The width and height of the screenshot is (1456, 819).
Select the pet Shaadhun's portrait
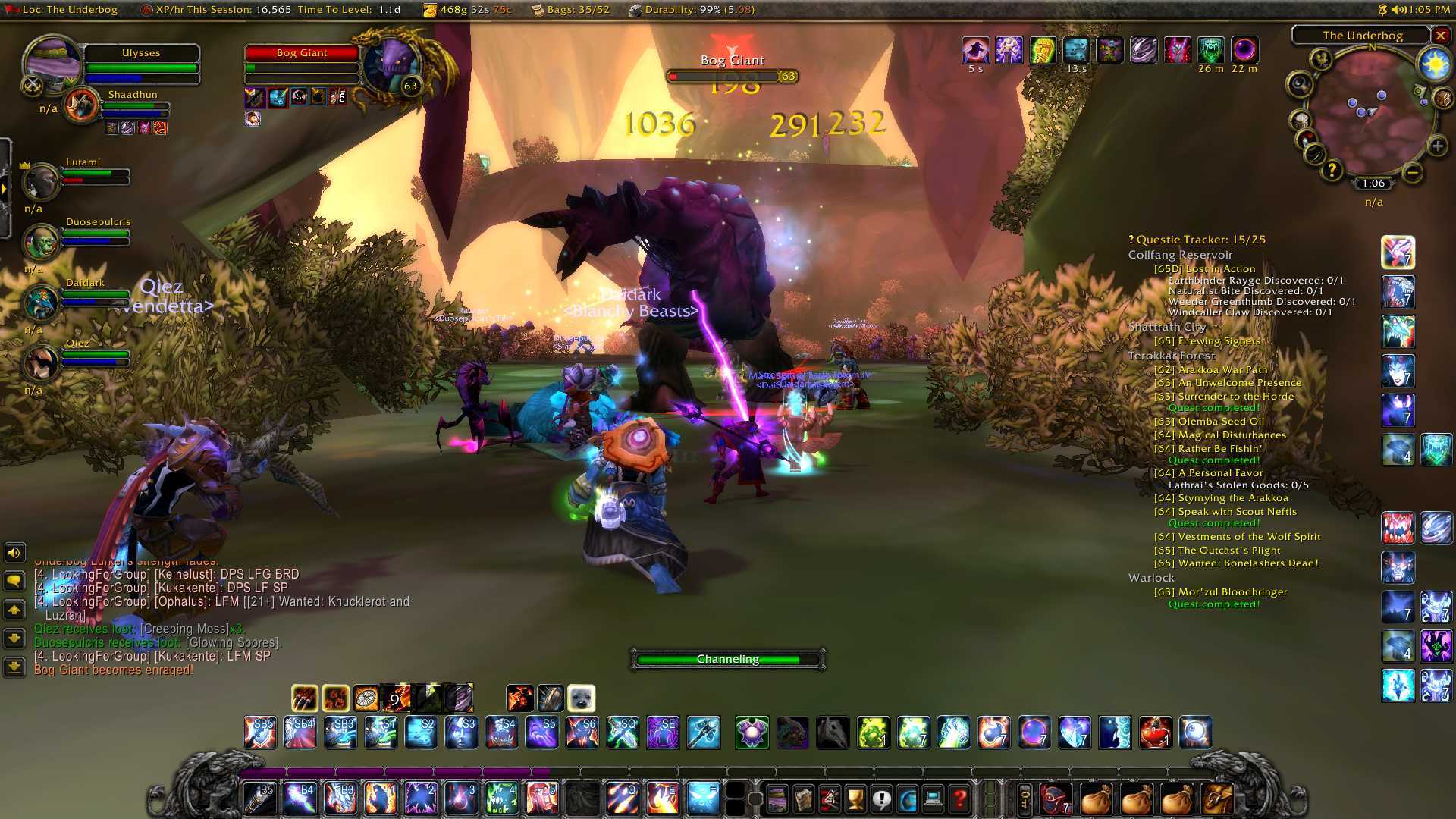coord(82,105)
